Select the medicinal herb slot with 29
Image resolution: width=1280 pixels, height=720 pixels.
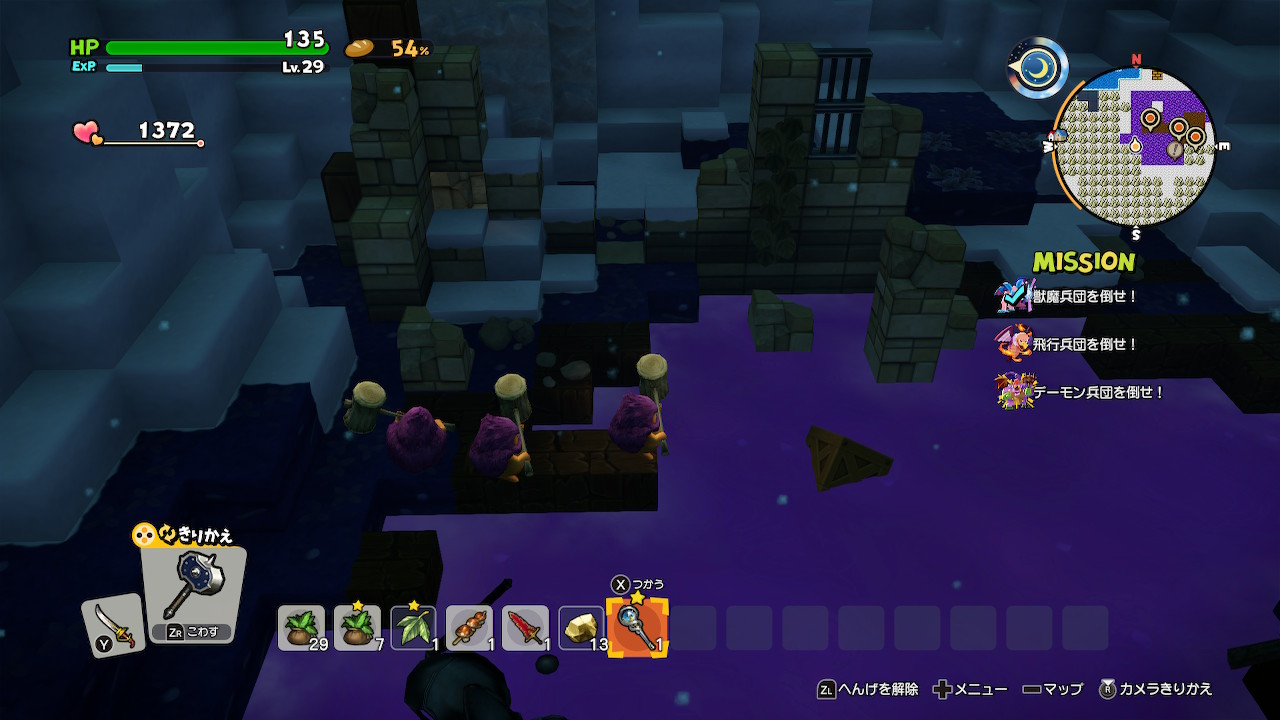(x=301, y=628)
